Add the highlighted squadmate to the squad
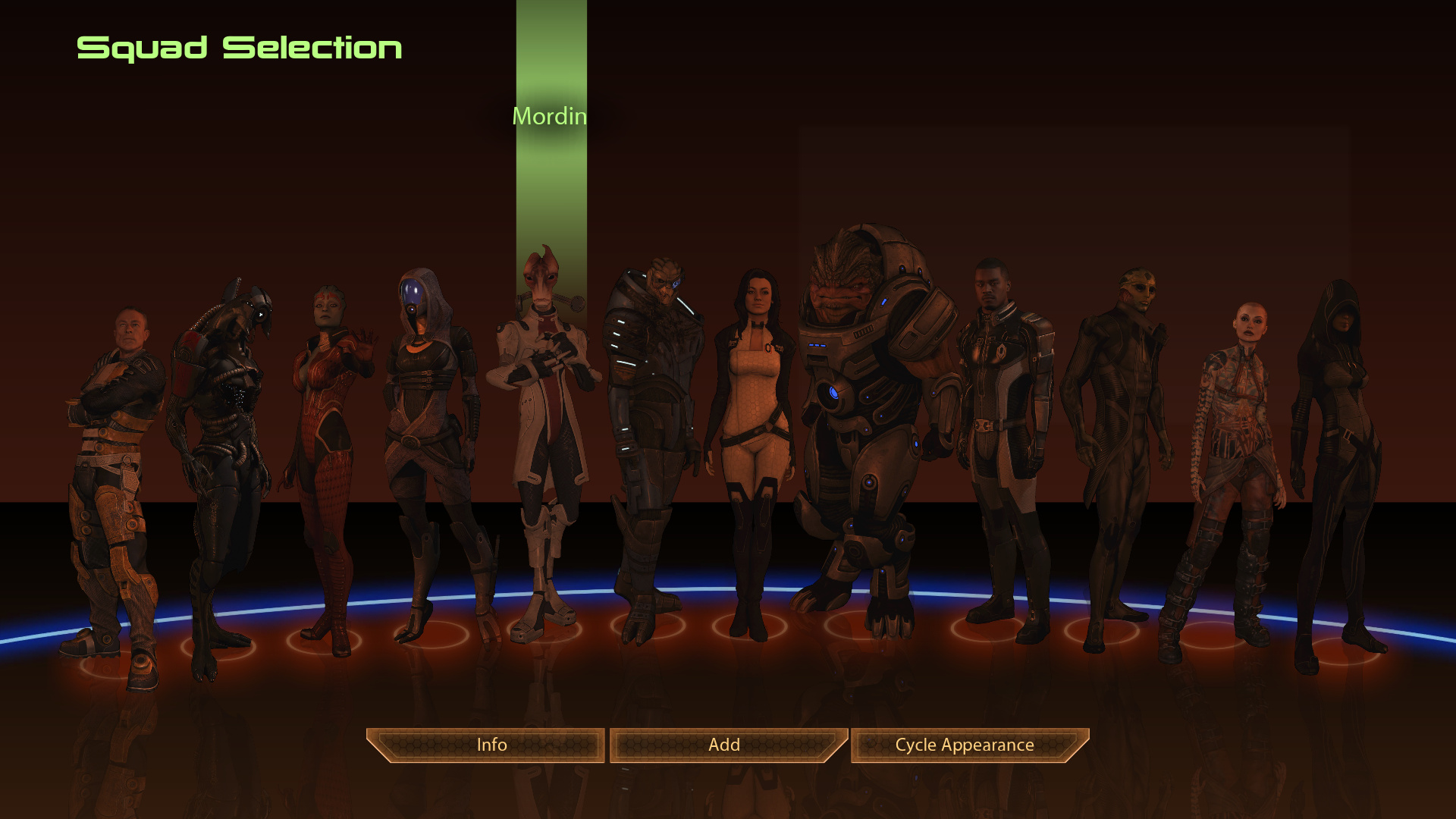 (x=724, y=745)
